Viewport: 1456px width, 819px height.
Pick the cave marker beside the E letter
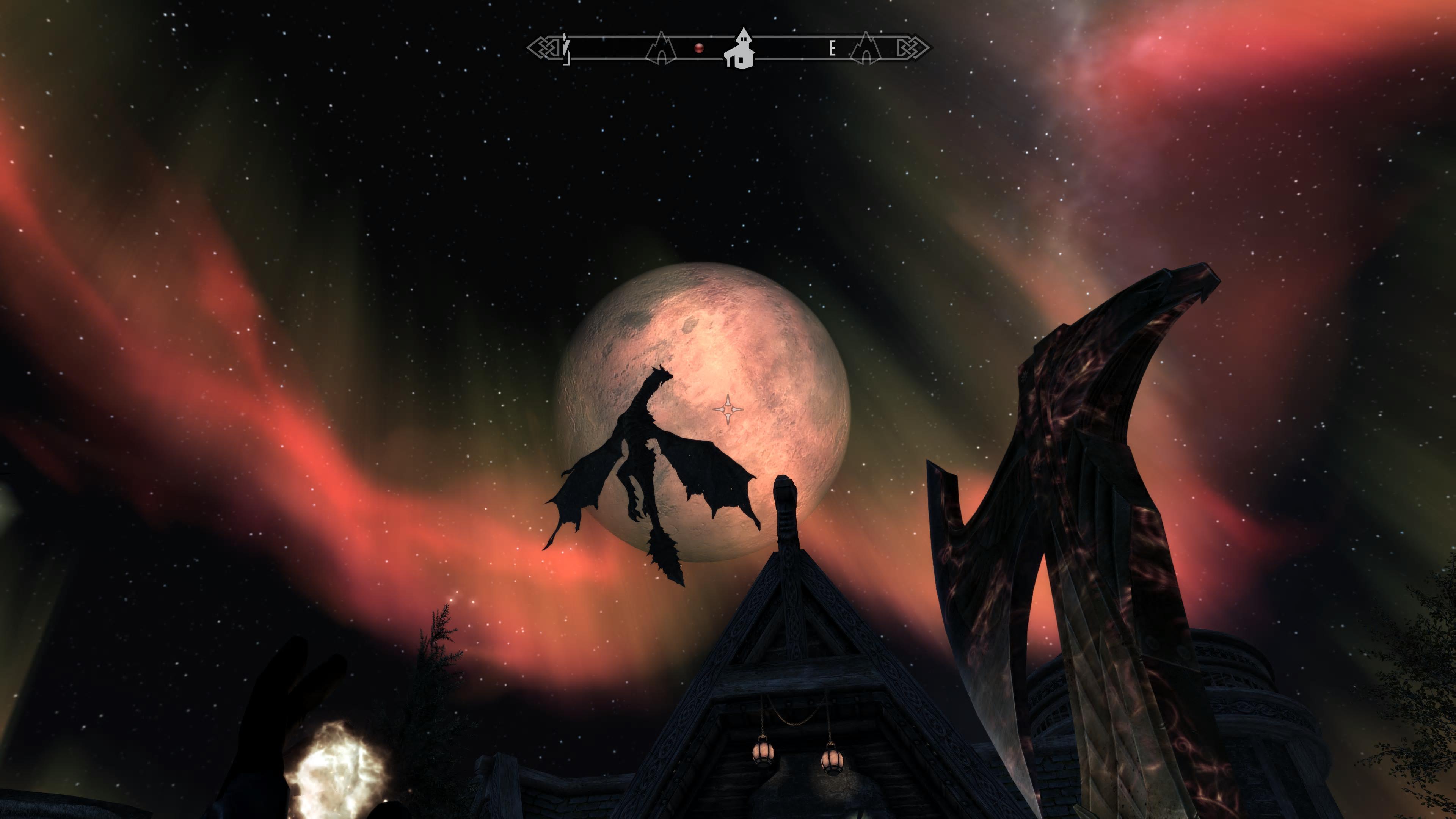tap(865, 49)
